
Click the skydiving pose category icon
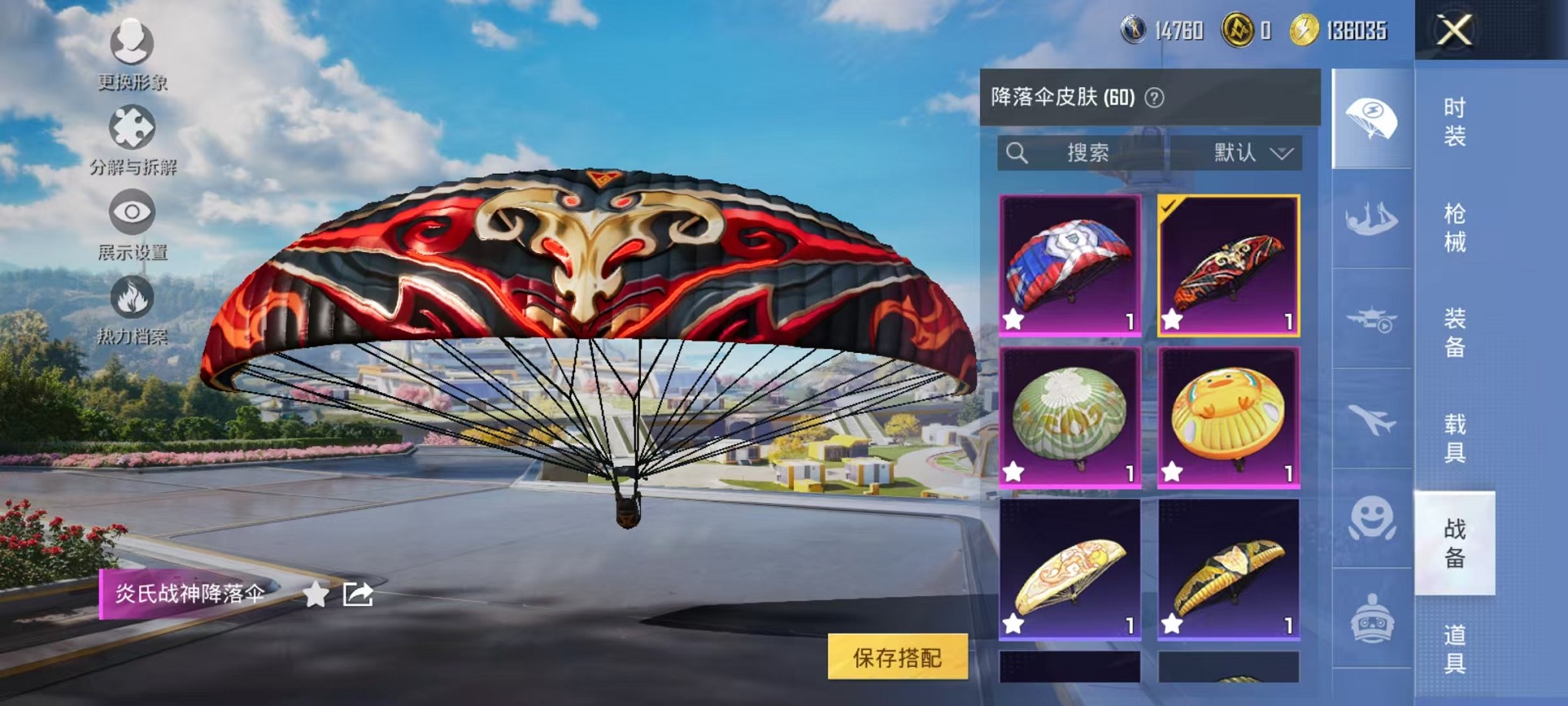coord(1370,219)
